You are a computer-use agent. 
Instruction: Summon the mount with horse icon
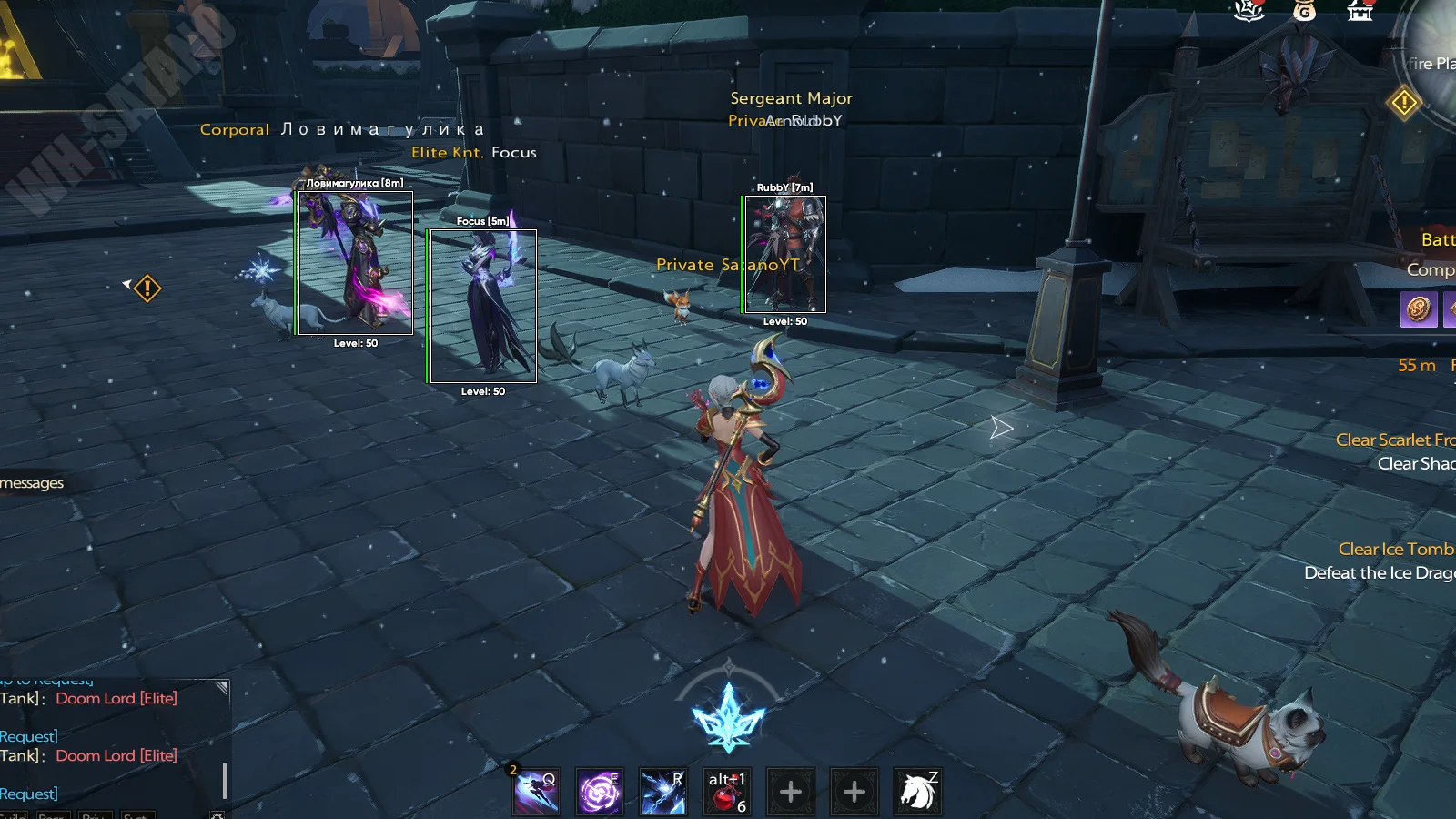point(917,792)
